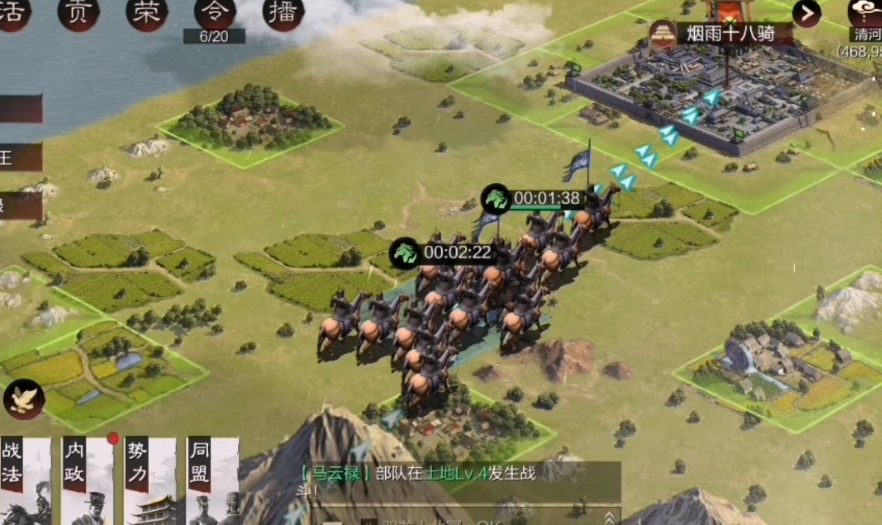Open the 贡 round button
The width and height of the screenshot is (882, 525).
click(x=78, y=12)
